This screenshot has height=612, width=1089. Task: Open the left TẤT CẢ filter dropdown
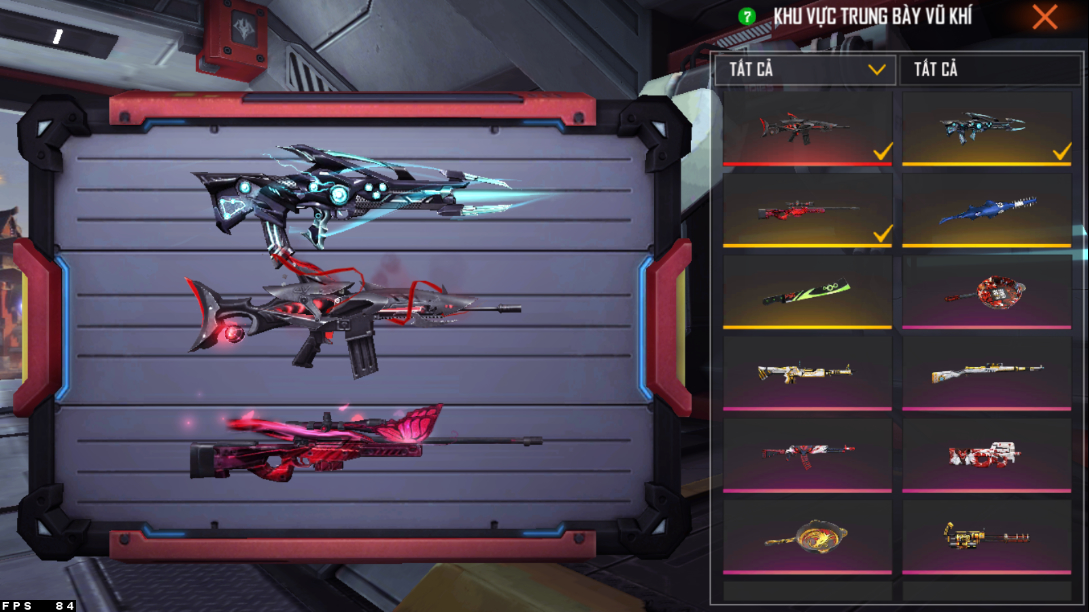[806, 69]
